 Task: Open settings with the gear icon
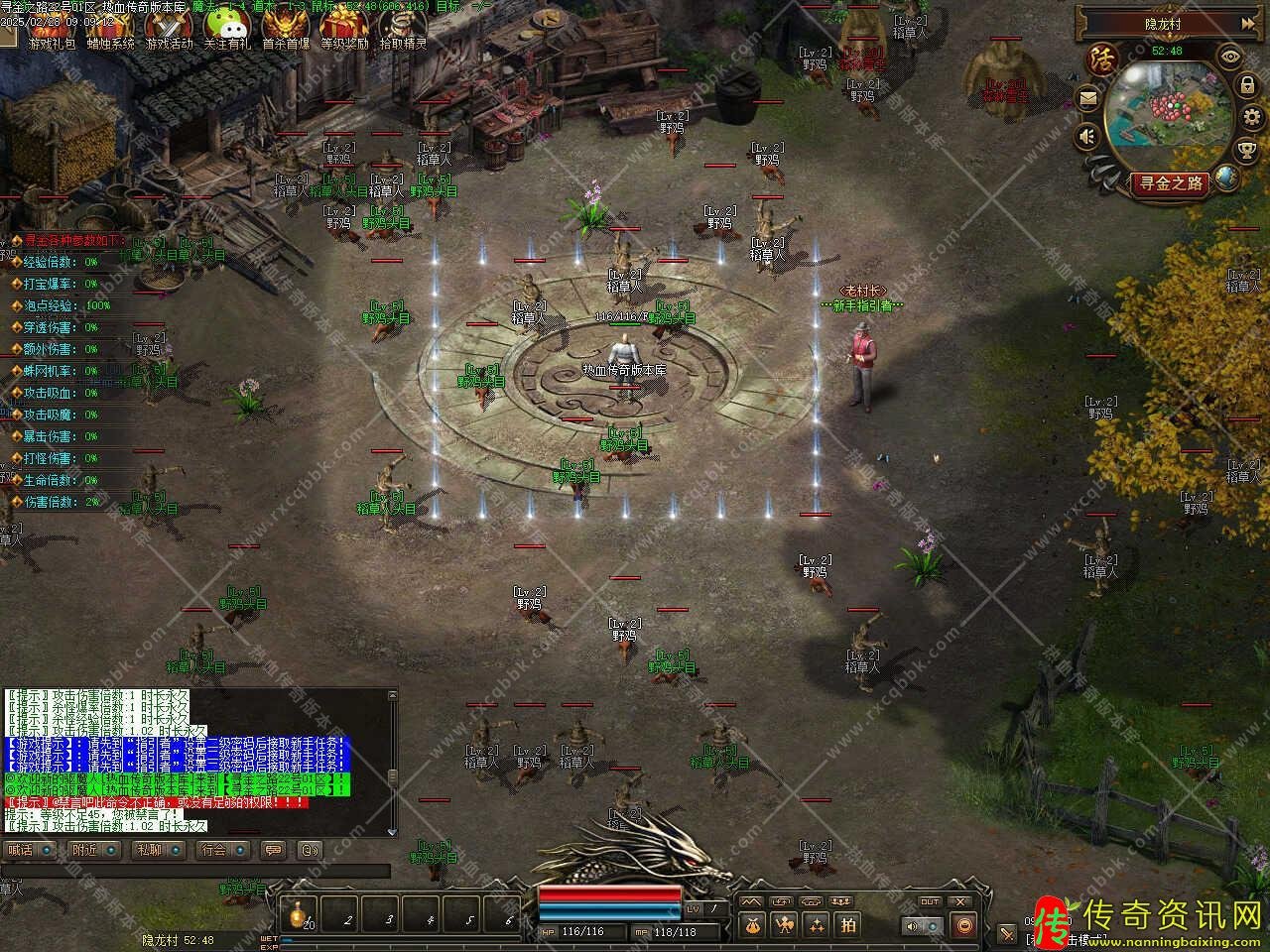pyautogui.click(x=1250, y=119)
